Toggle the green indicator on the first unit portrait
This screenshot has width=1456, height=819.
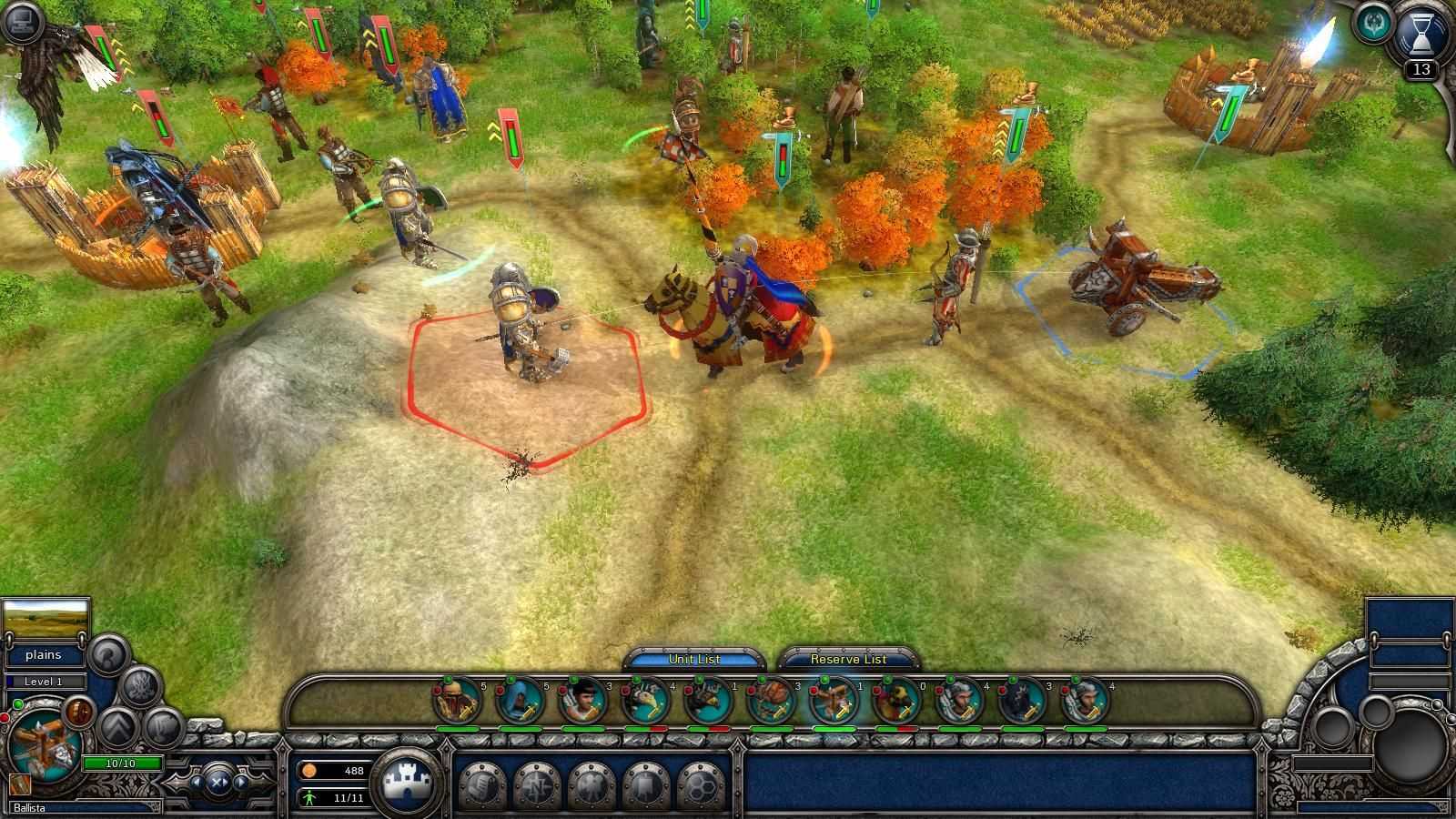(447, 680)
